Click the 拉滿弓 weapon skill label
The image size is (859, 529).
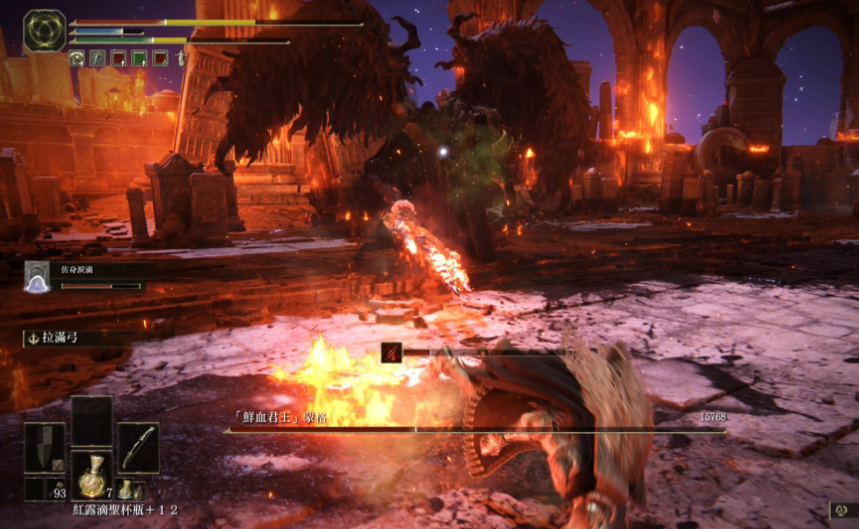(60, 339)
